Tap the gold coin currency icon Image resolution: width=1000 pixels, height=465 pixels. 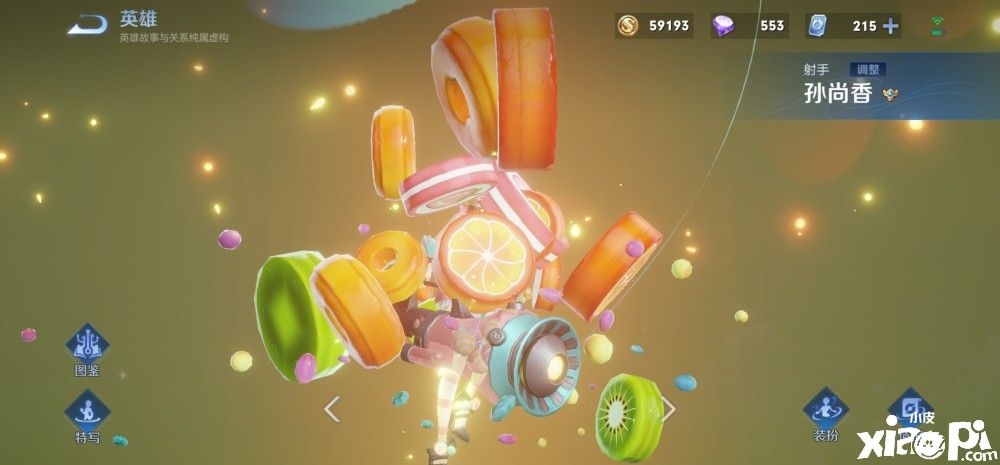[628, 26]
